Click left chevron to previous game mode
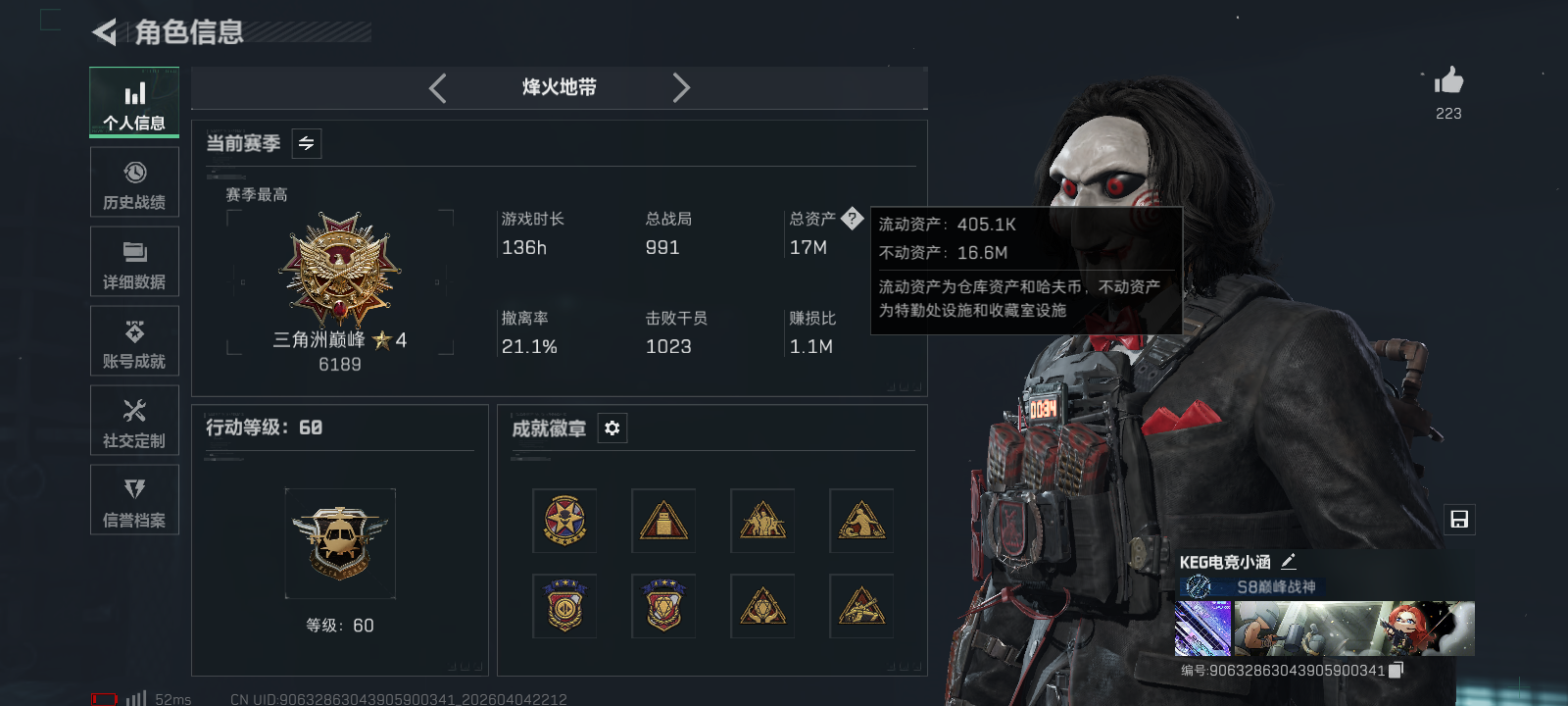This screenshot has height=706, width=1568. [x=437, y=87]
